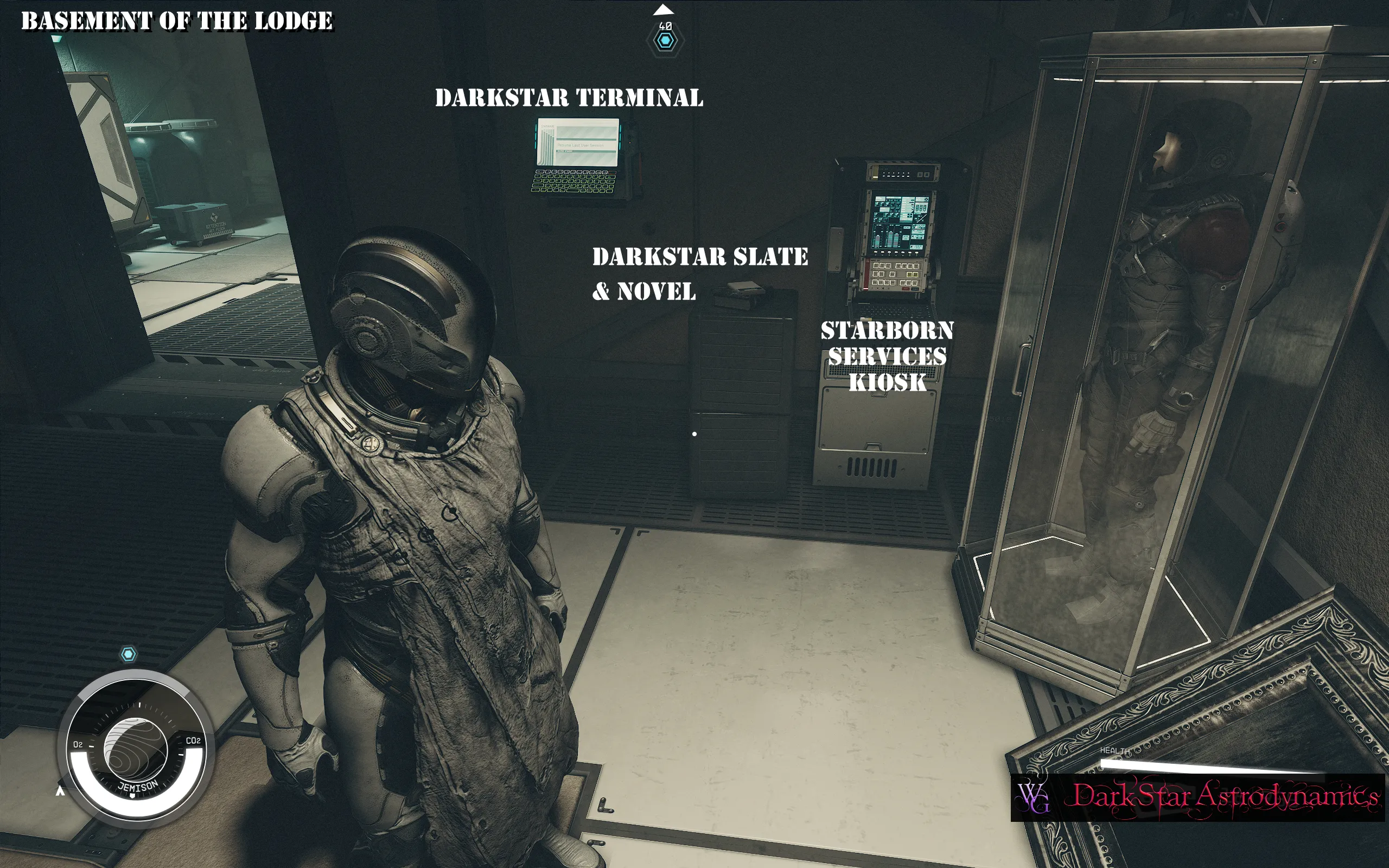Click the hexagon quest marker on the top compass
Viewport: 1389px width, 868px height.
665,41
